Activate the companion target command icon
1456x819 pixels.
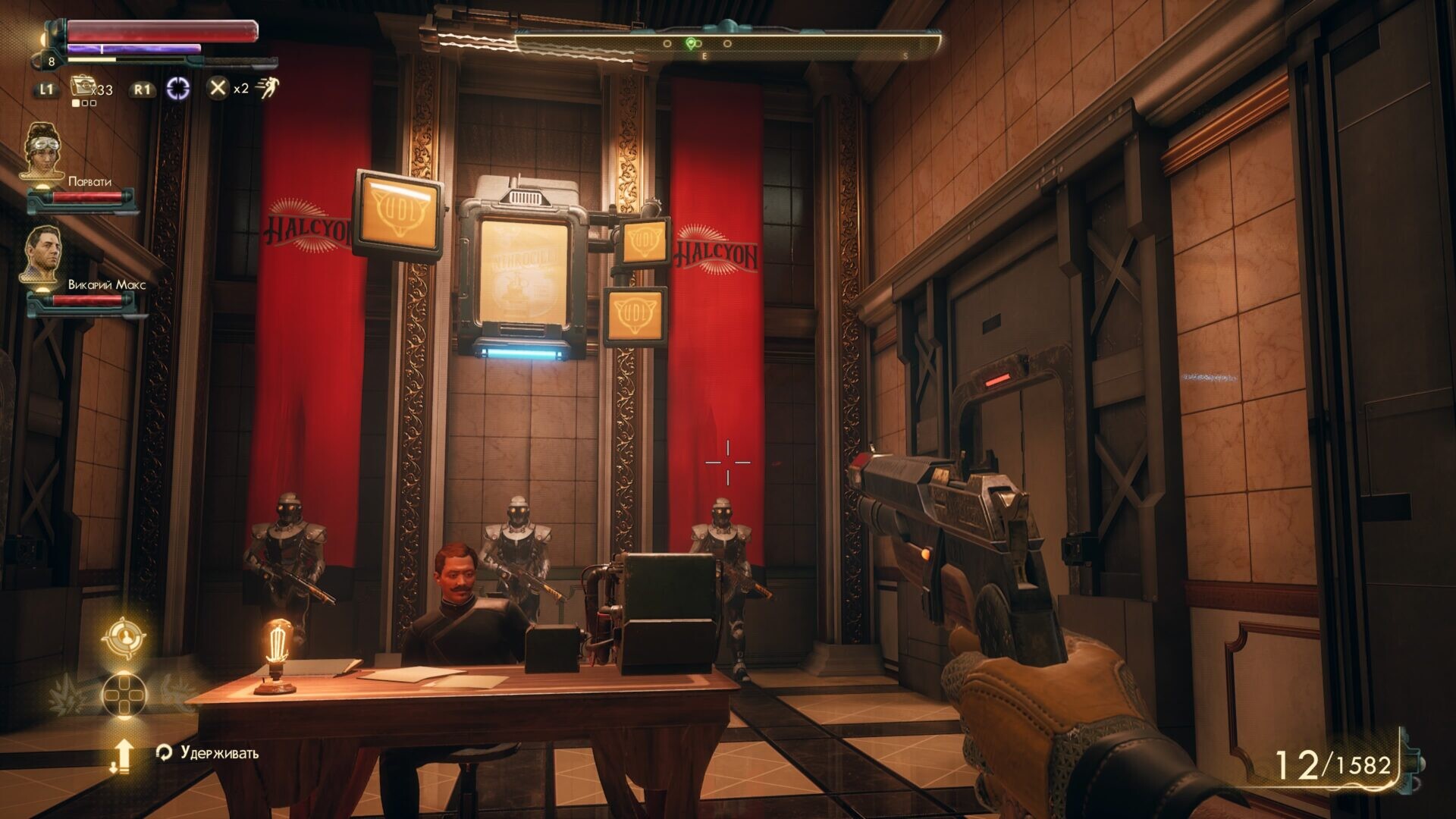click(124, 638)
